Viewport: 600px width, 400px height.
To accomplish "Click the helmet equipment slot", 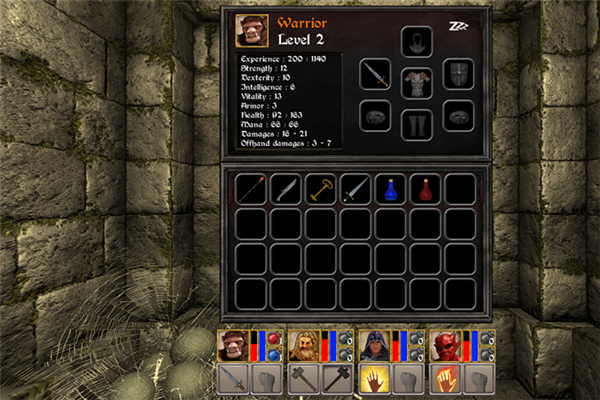I will [x=416, y=42].
